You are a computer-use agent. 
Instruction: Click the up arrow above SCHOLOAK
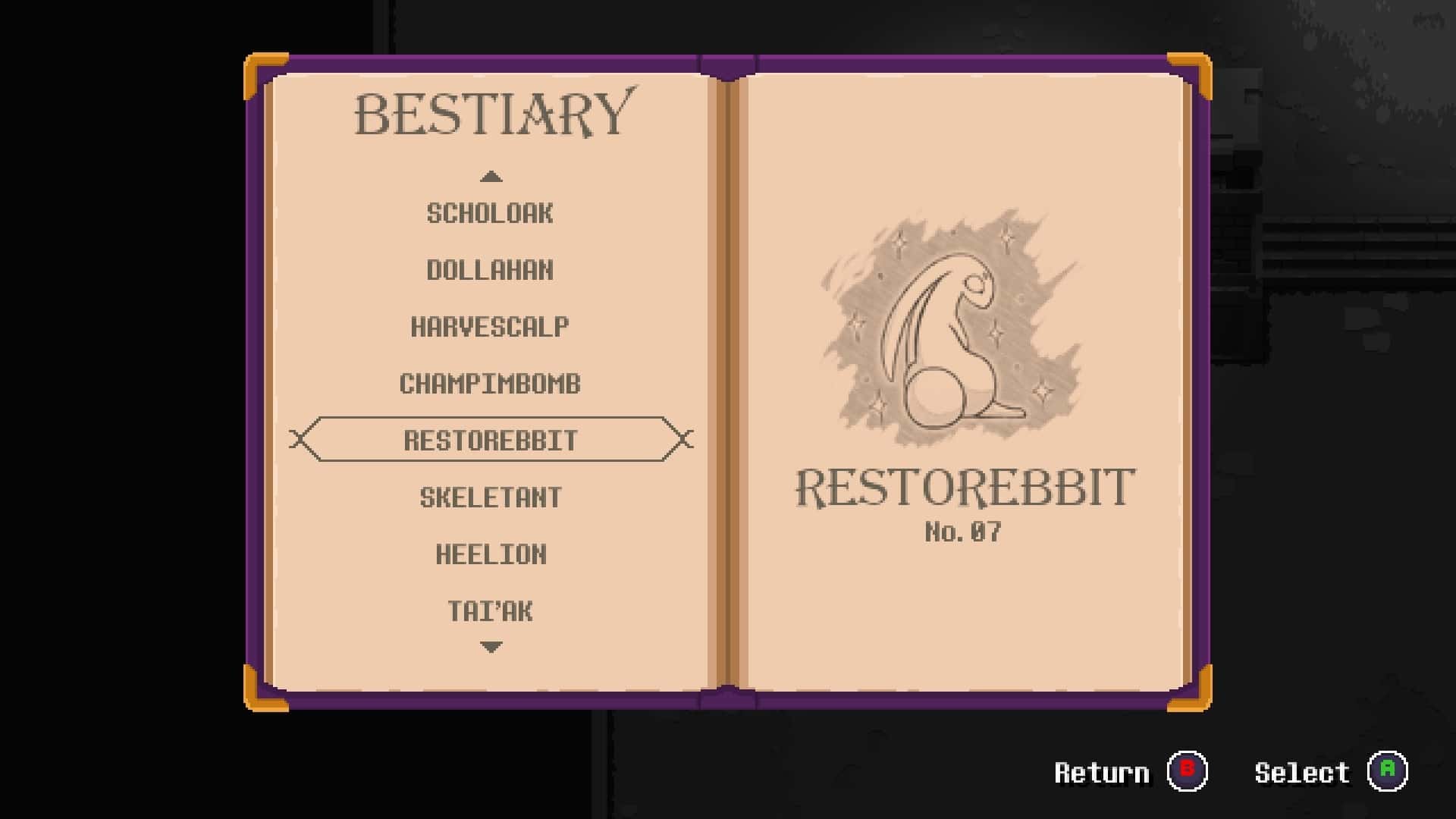(x=491, y=177)
